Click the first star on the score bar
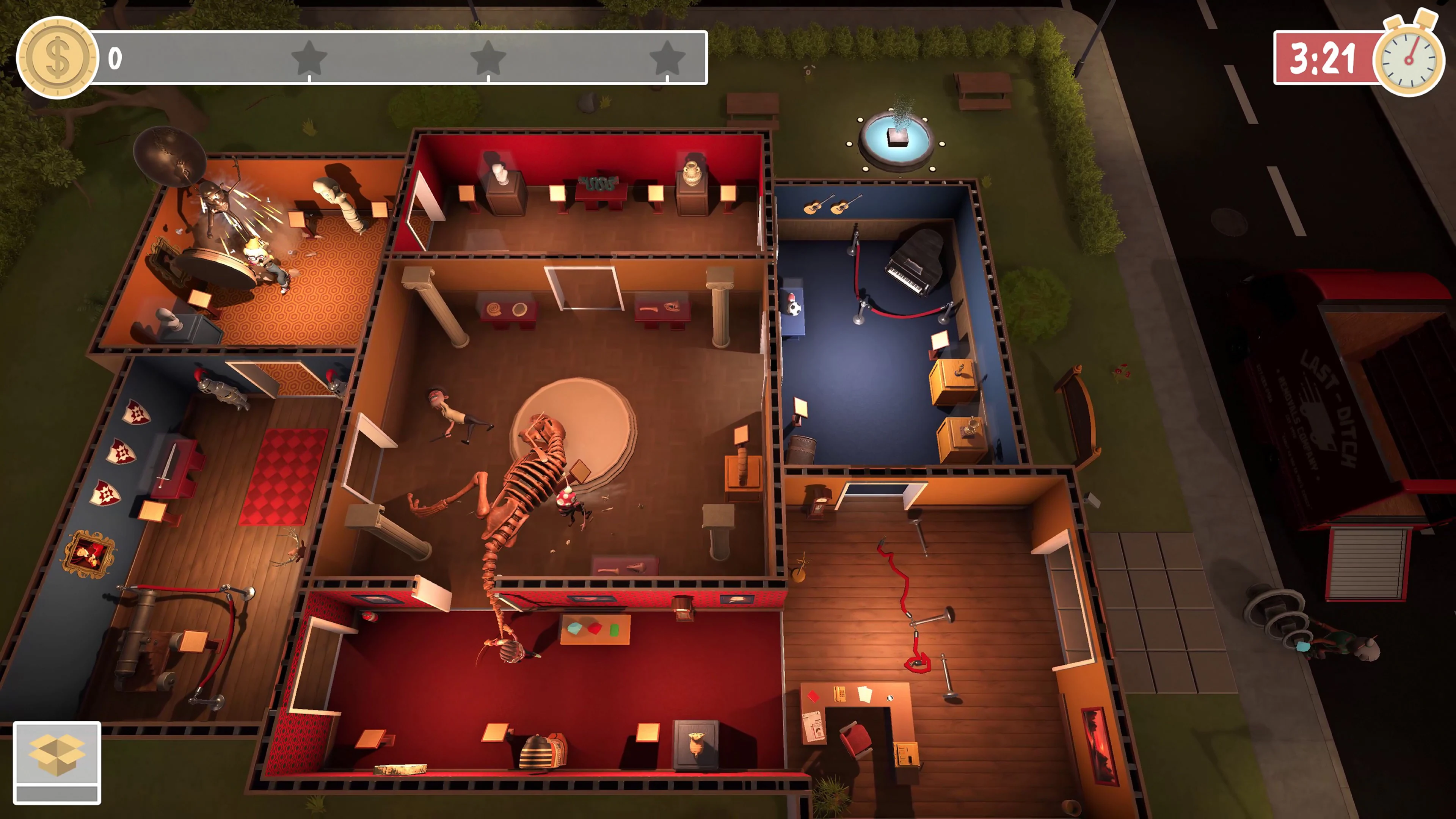This screenshot has height=819, width=1456. point(308,58)
